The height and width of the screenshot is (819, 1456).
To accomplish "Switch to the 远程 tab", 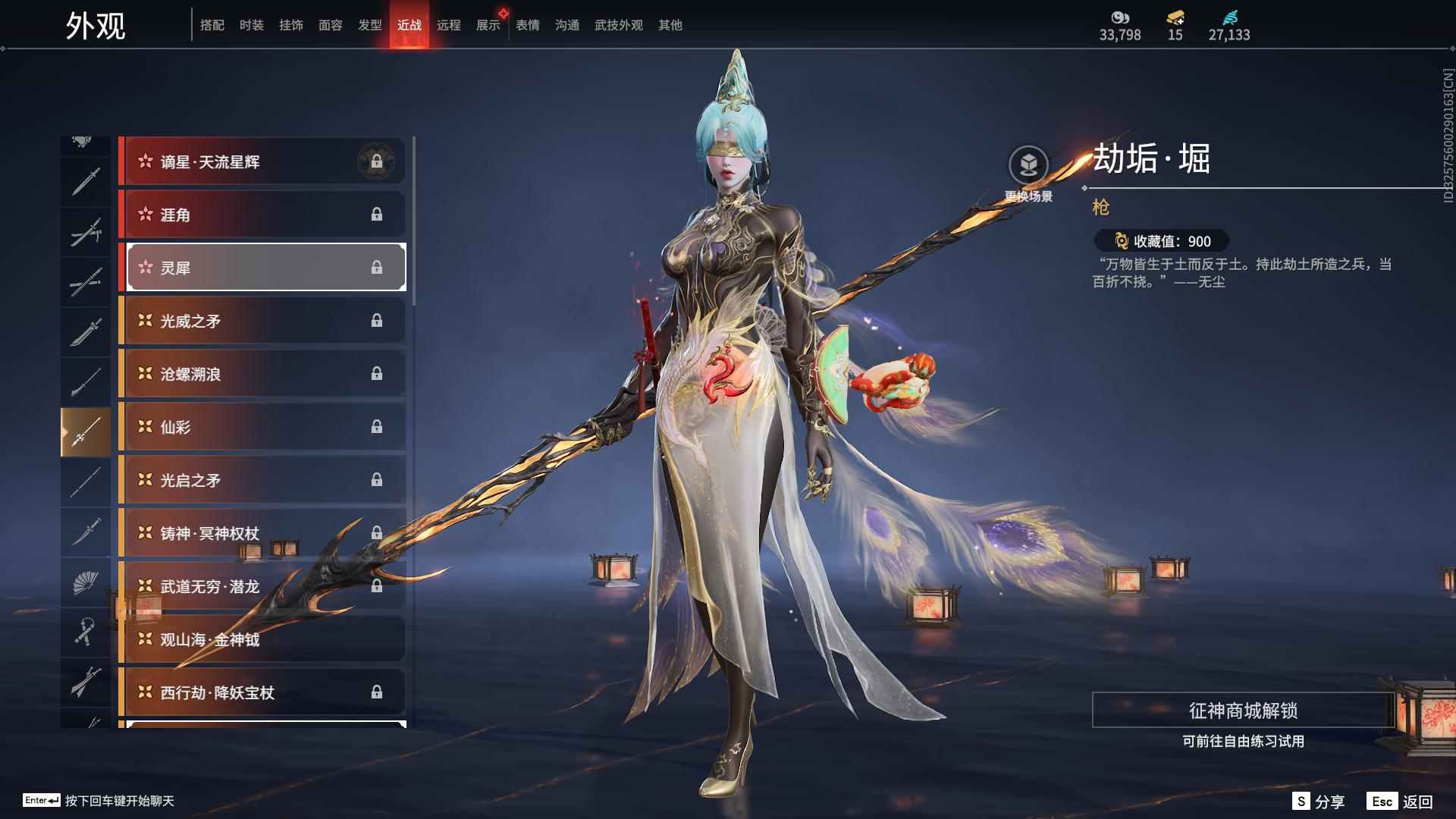I will tap(449, 25).
